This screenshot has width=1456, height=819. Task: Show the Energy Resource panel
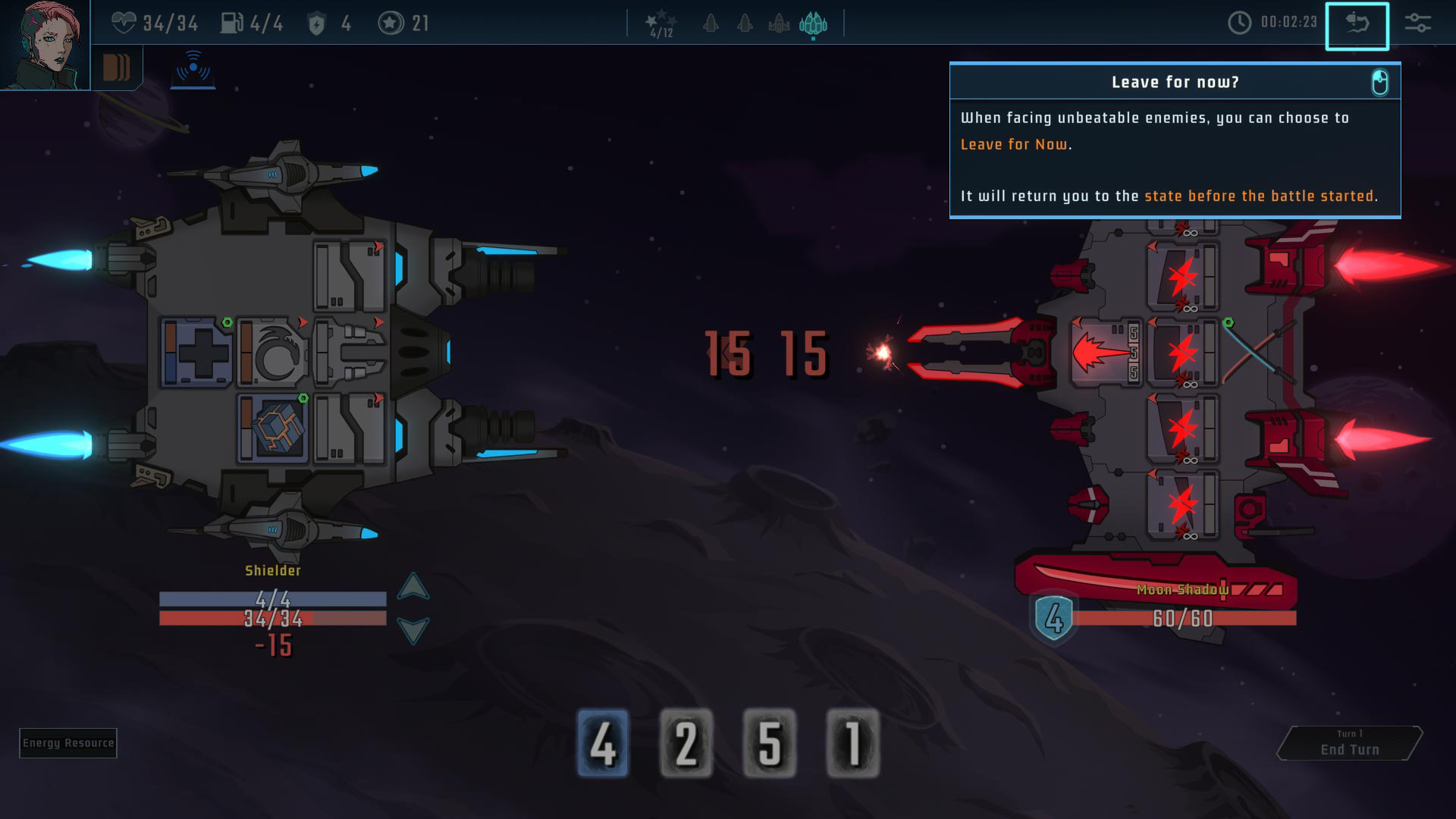point(68,743)
